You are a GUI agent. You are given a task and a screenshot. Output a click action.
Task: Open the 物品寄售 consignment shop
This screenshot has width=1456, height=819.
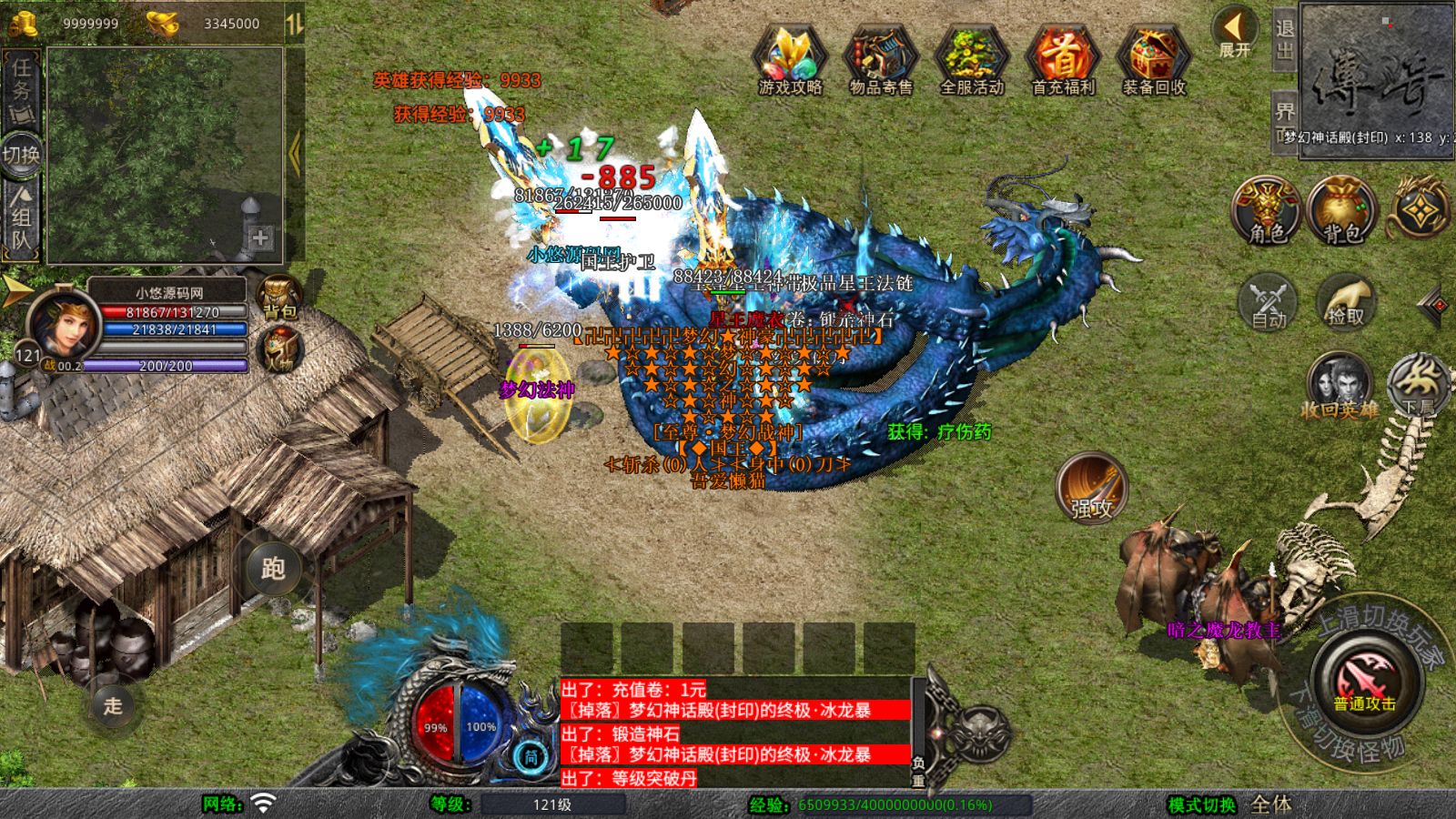[x=880, y=57]
